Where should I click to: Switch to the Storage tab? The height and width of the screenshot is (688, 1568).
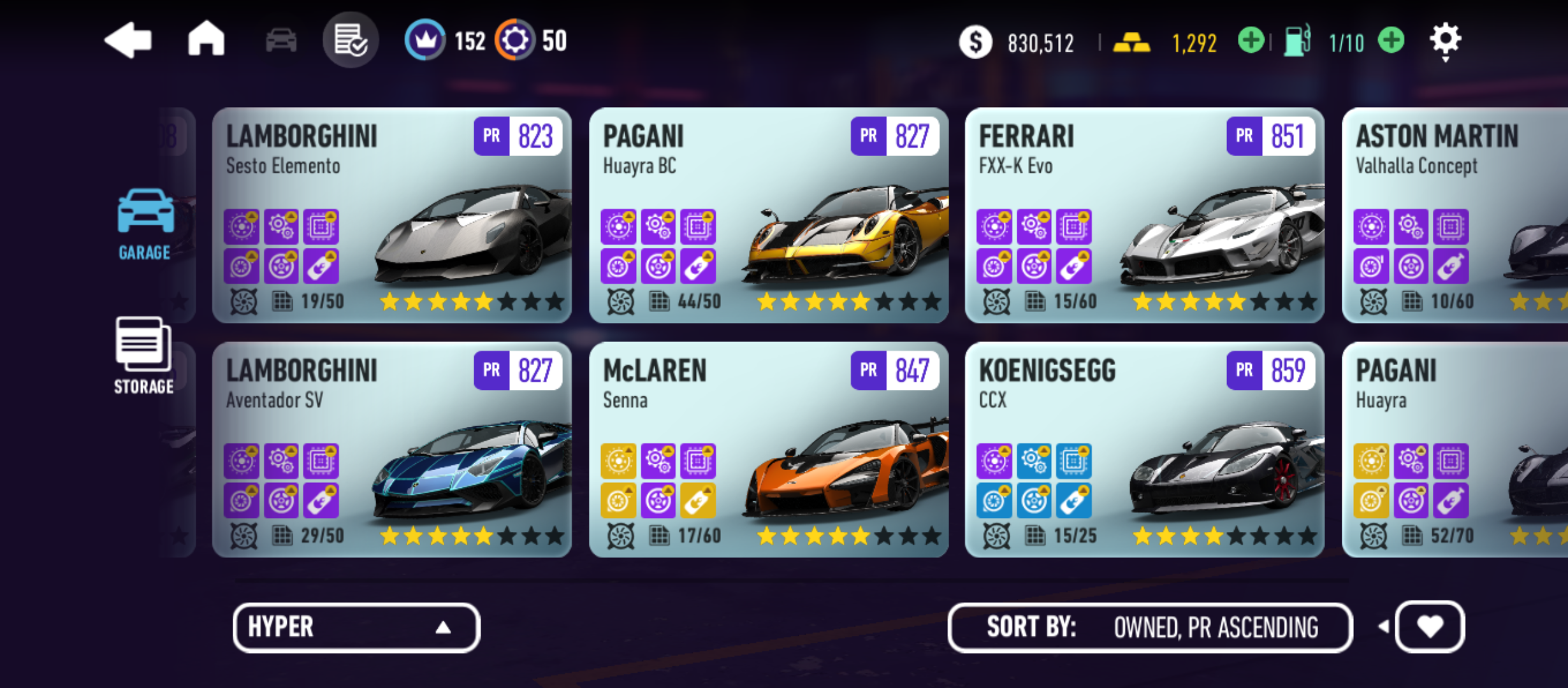[143, 355]
